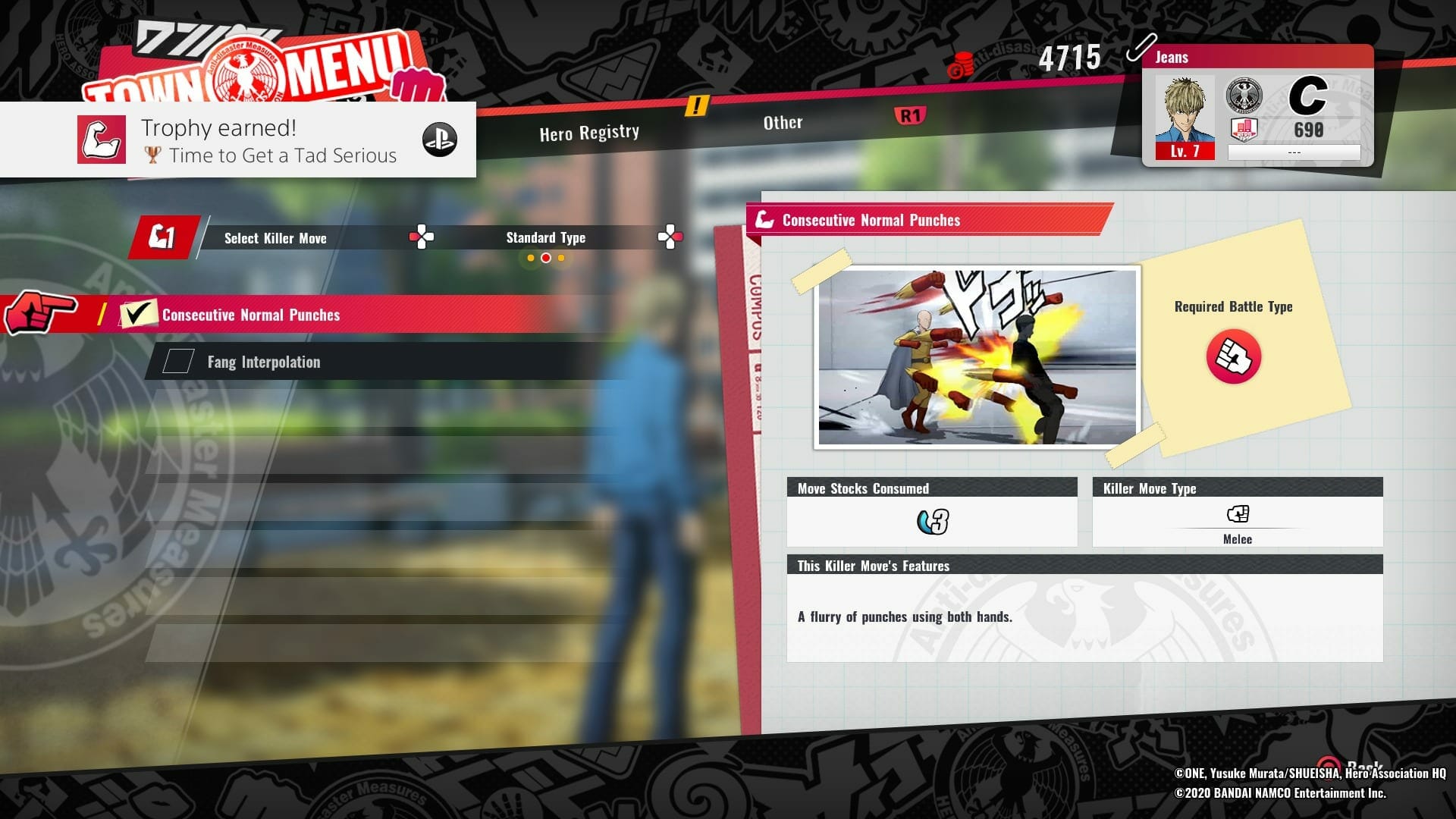Image resolution: width=1456 pixels, height=819 pixels.
Task: Tick the Fang Interpolation checkbox
Action: coord(179,361)
